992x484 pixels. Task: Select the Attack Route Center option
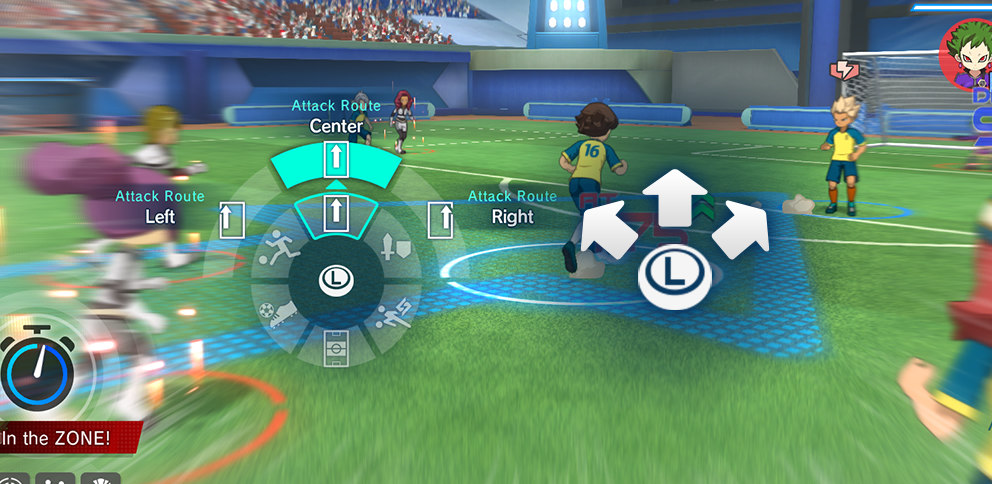[336, 159]
